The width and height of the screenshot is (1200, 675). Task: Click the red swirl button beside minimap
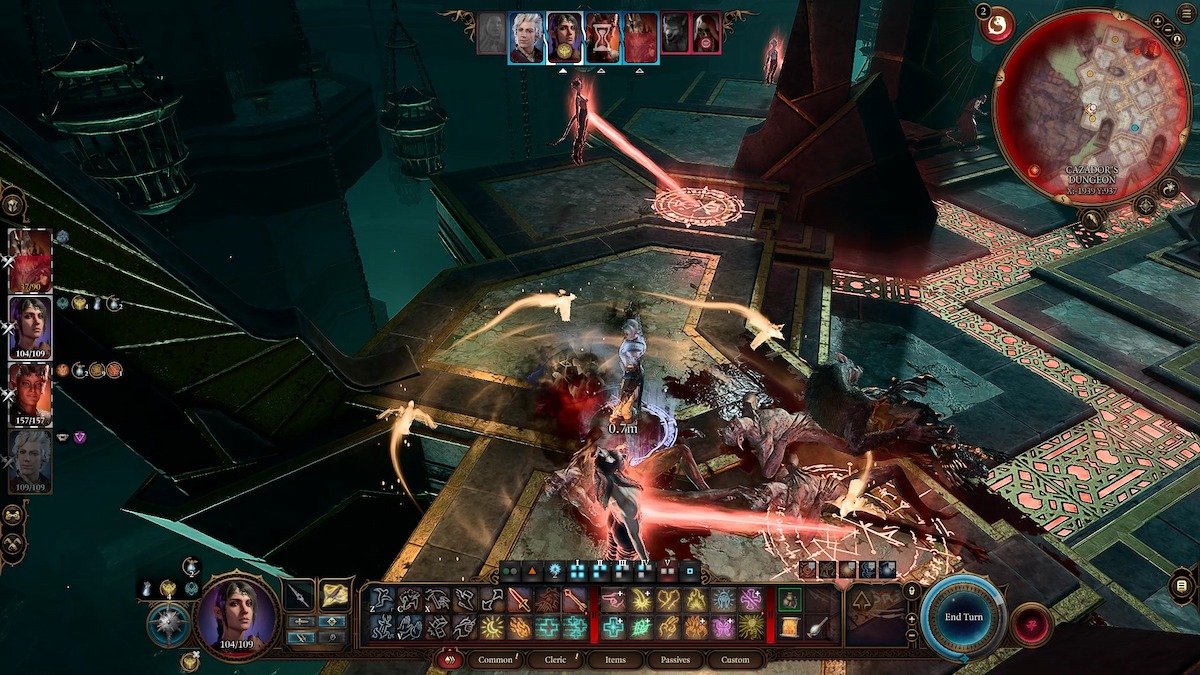click(996, 27)
